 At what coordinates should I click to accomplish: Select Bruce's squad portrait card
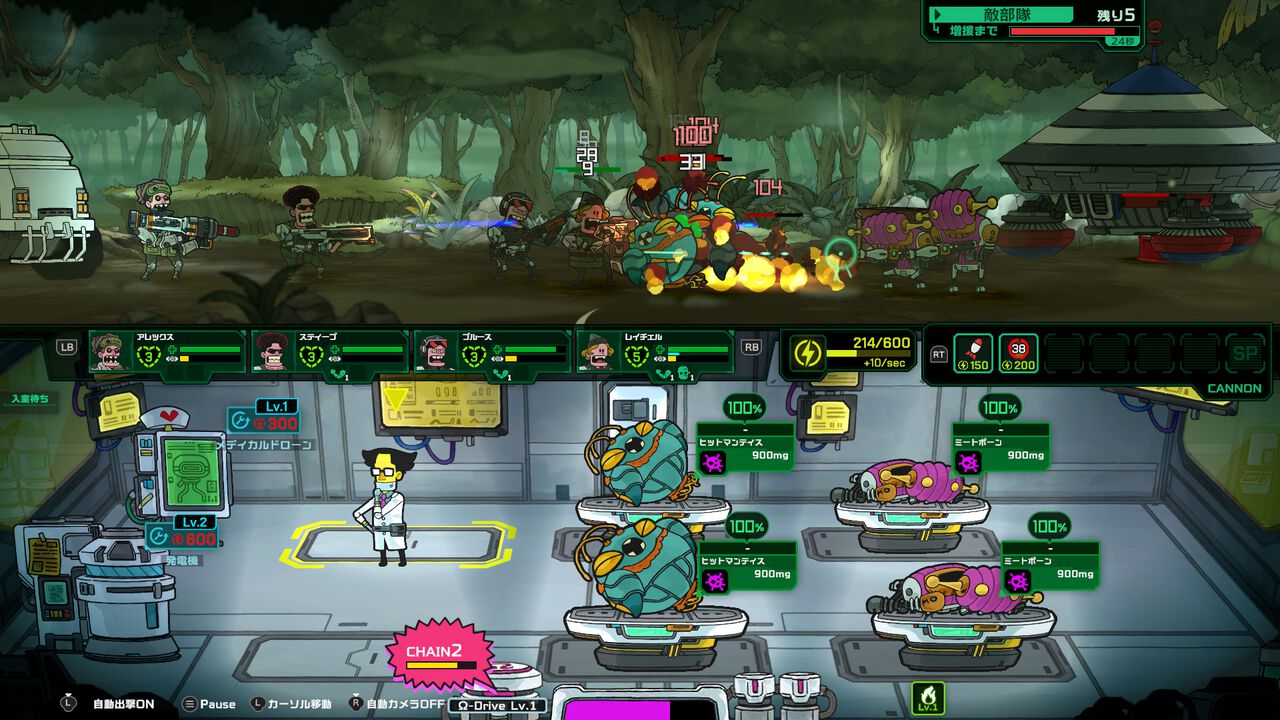[x=492, y=352]
